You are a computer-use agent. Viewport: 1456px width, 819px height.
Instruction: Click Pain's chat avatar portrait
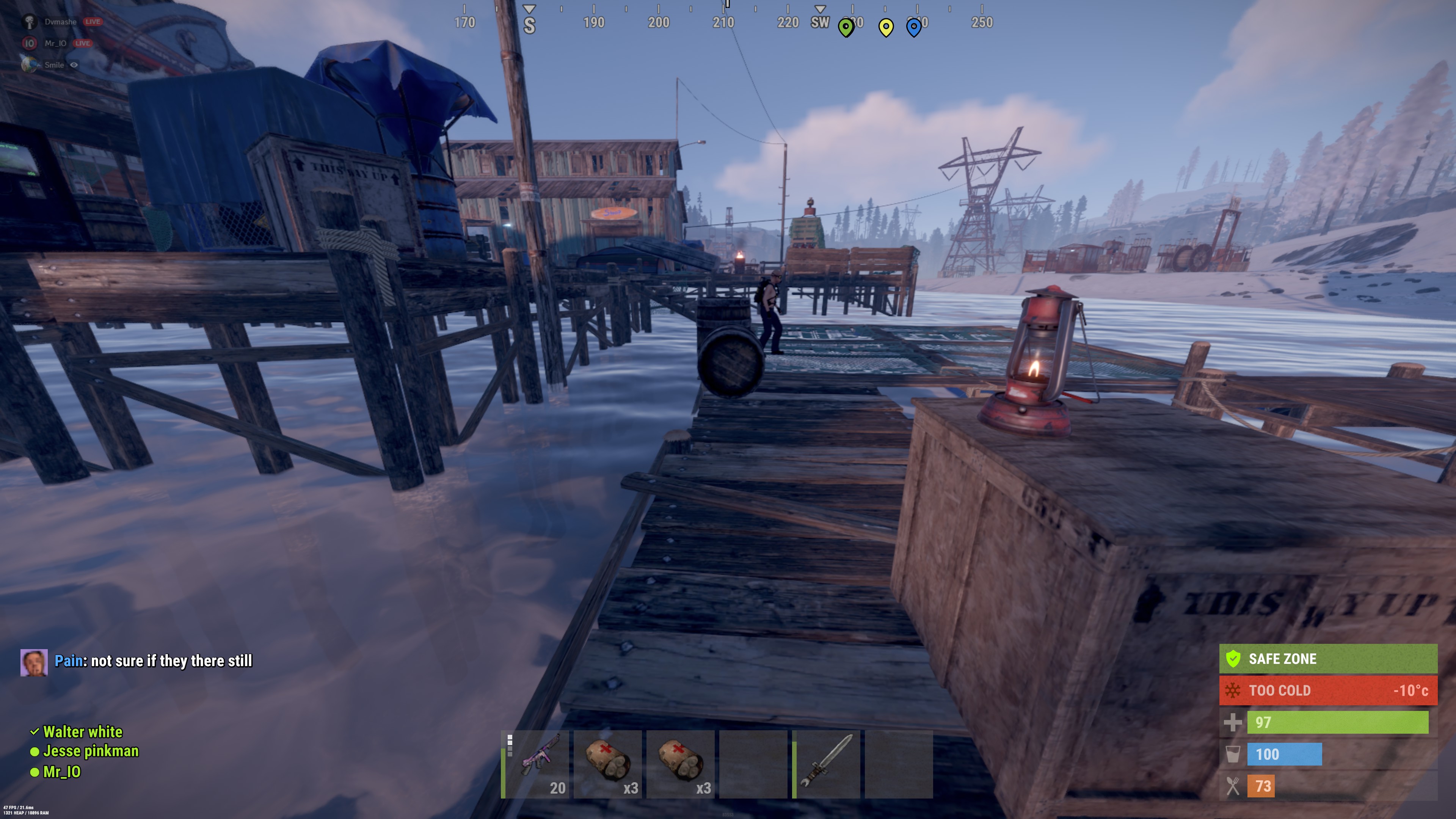[34, 662]
